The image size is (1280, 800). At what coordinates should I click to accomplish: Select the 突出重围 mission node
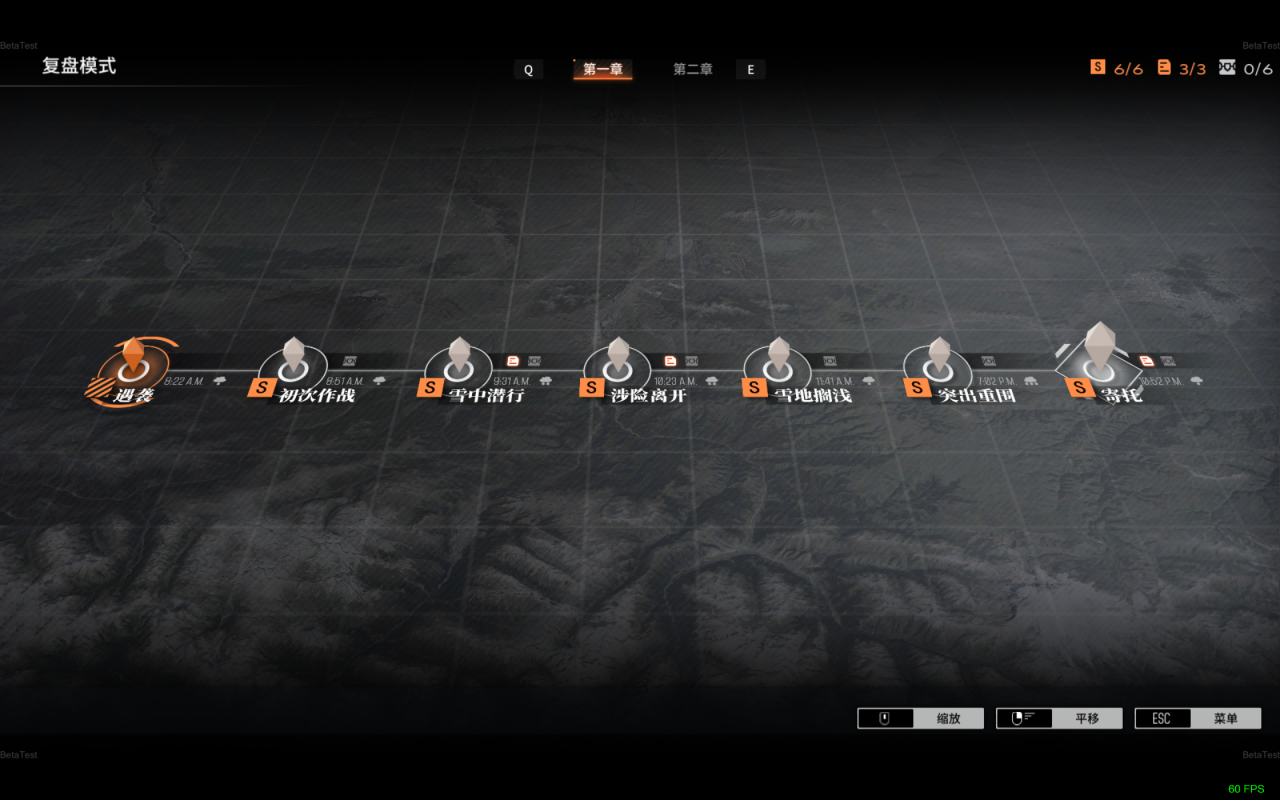[939, 370]
